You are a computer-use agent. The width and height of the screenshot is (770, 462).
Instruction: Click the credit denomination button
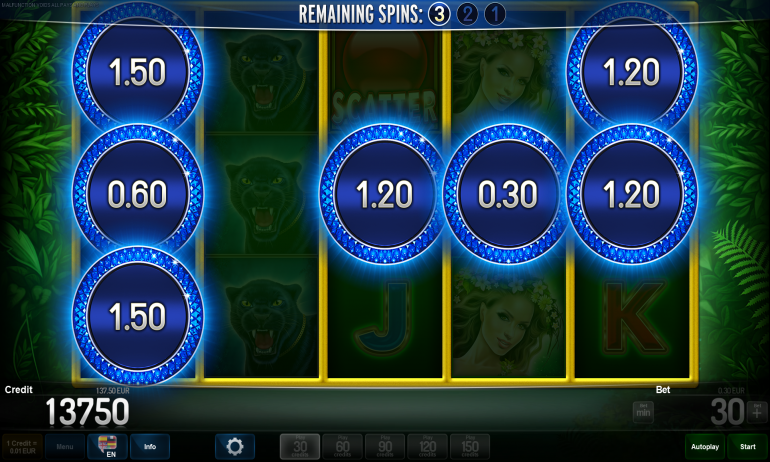tap(20, 446)
